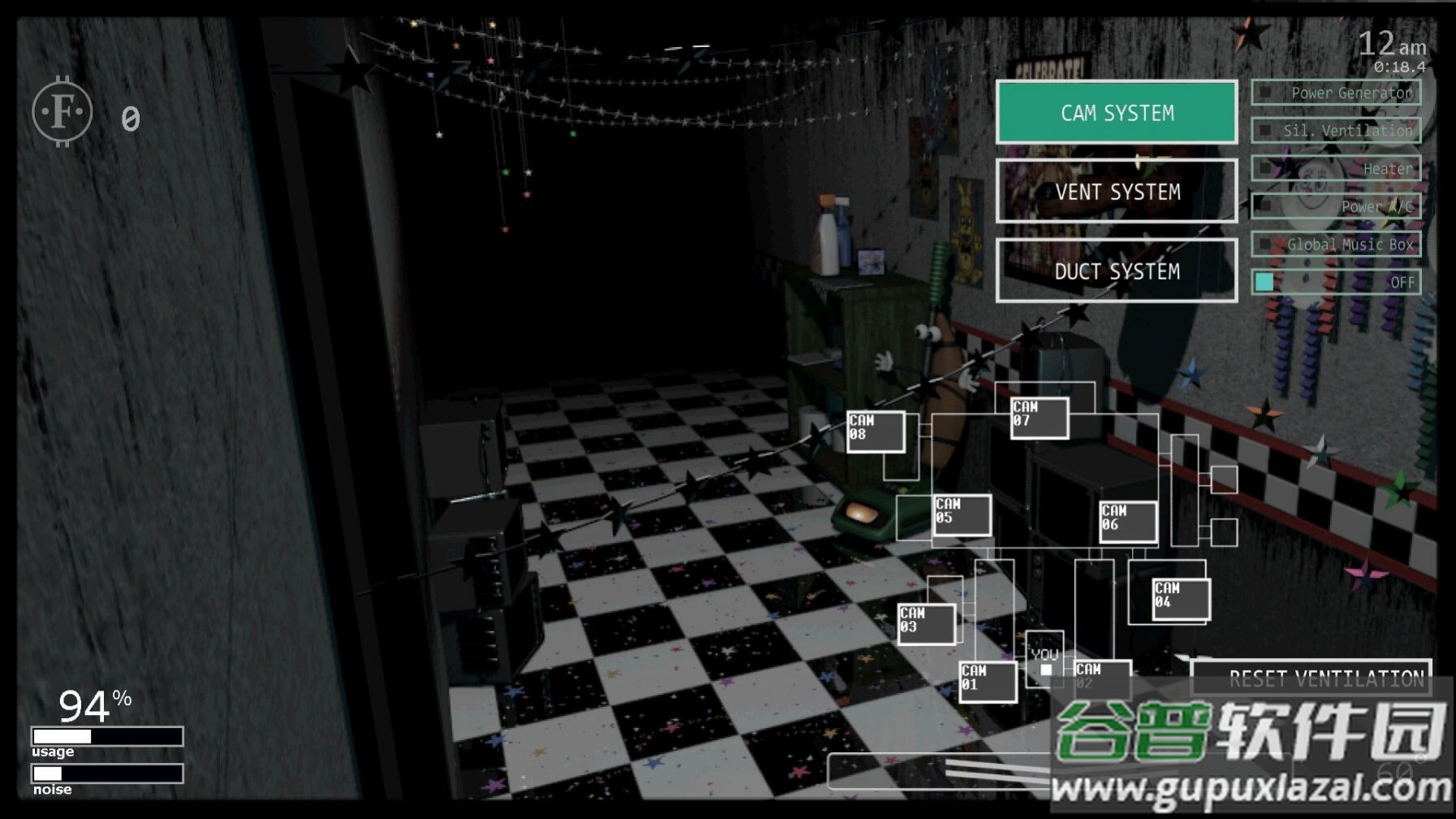
Task: View the CAM 08 camera
Action: click(875, 431)
